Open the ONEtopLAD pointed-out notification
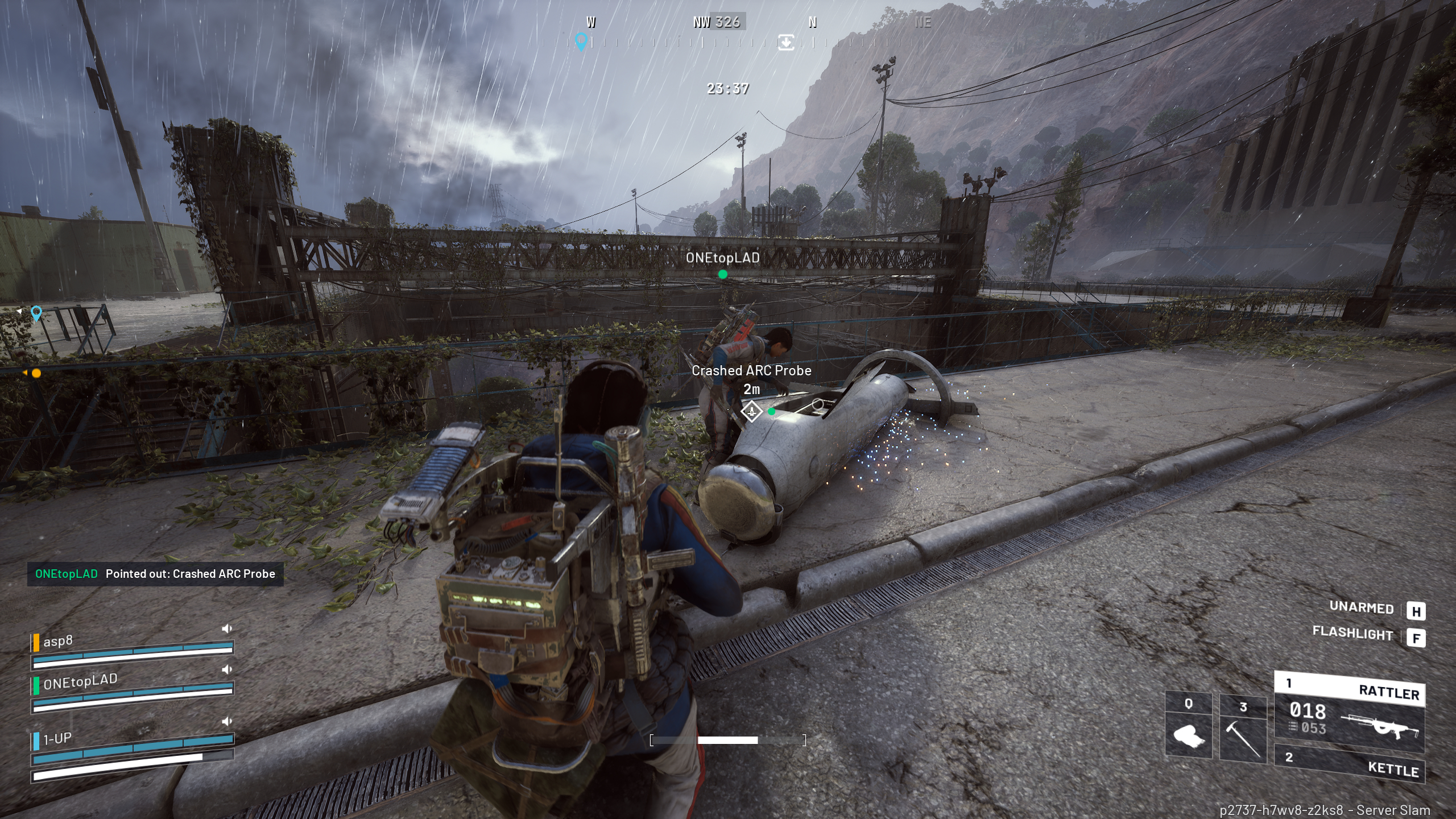 (x=155, y=574)
